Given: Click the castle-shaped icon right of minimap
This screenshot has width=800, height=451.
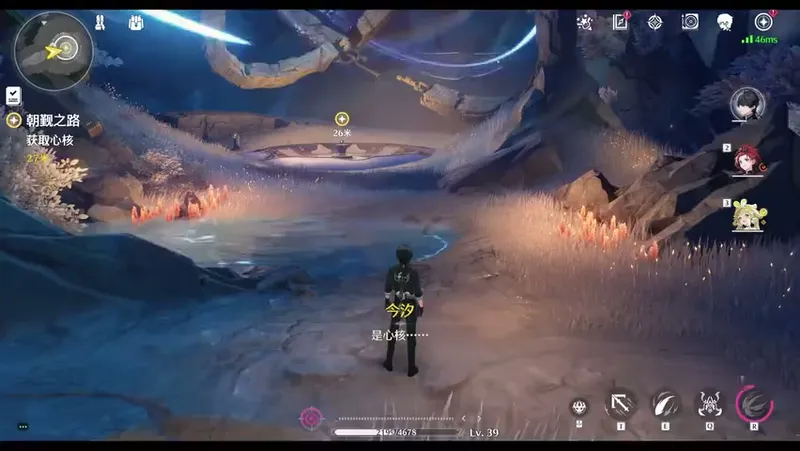Looking at the screenshot, I should click(x=100, y=22).
